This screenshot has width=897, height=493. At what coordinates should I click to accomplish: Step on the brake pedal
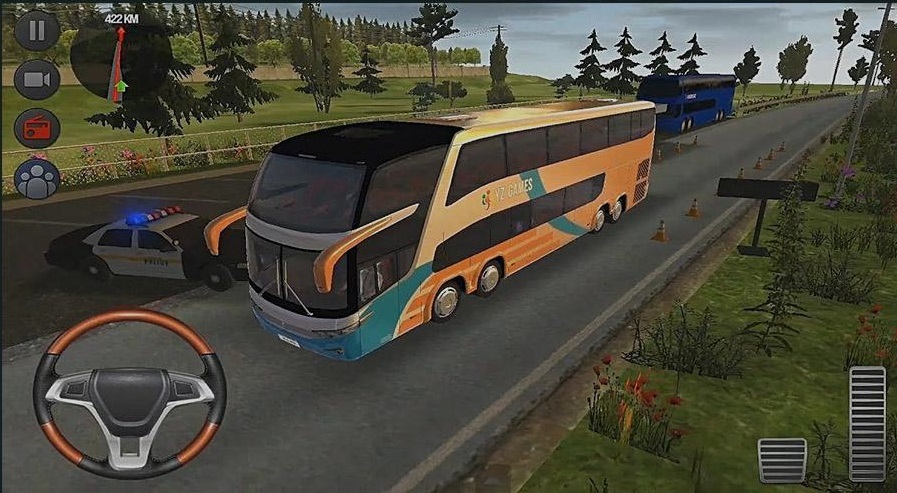[x=781, y=460]
